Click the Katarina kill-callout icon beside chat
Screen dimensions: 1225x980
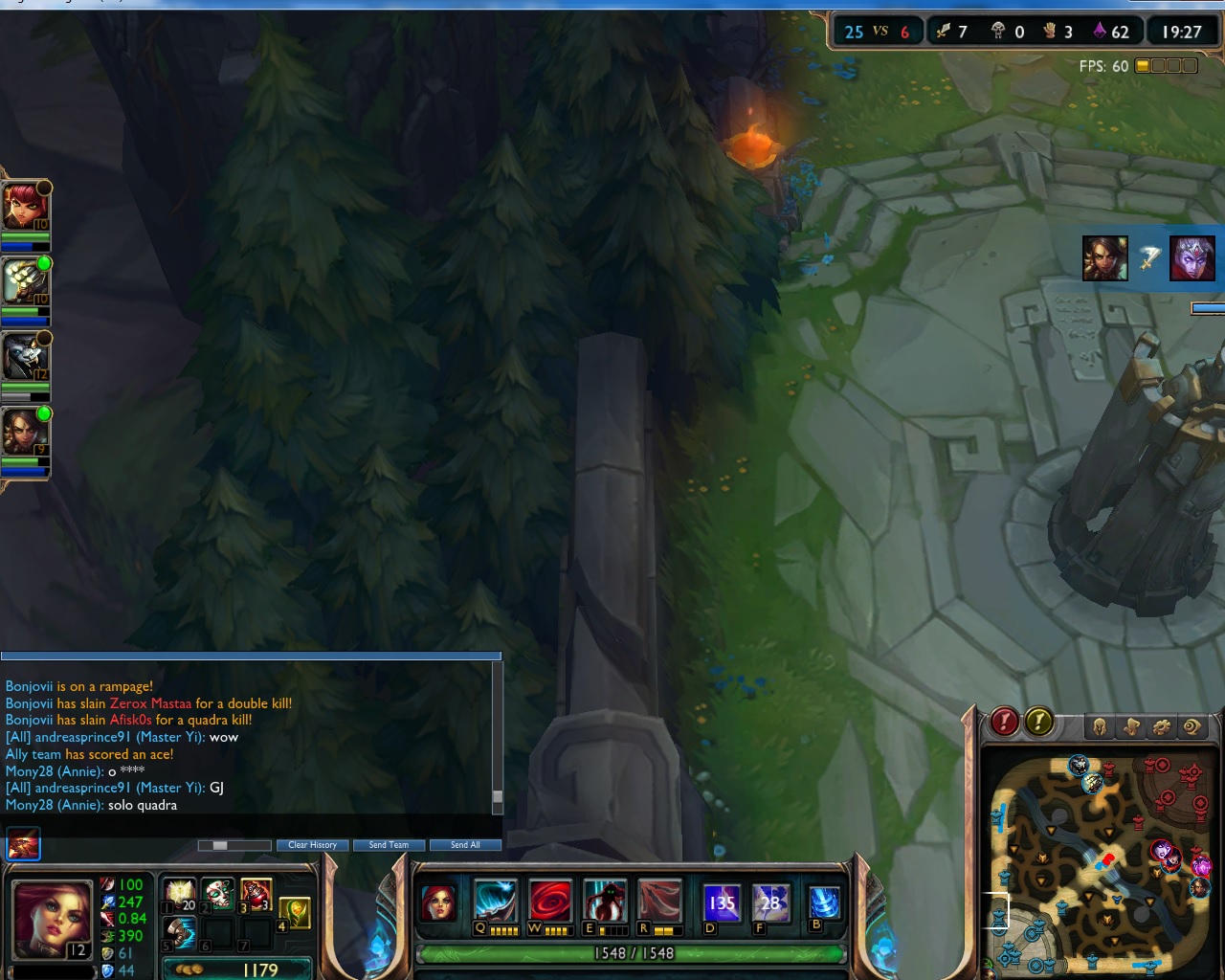point(21,845)
